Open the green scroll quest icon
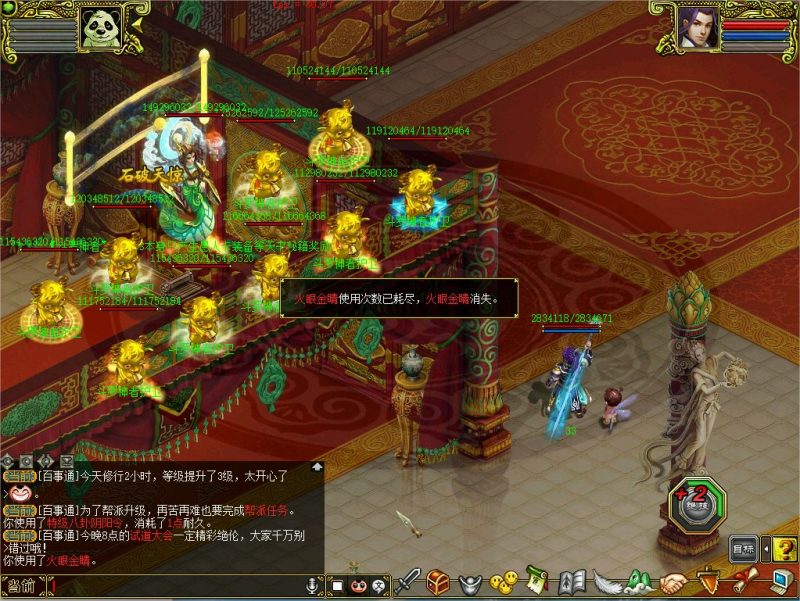800x601 pixels. point(538,580)
